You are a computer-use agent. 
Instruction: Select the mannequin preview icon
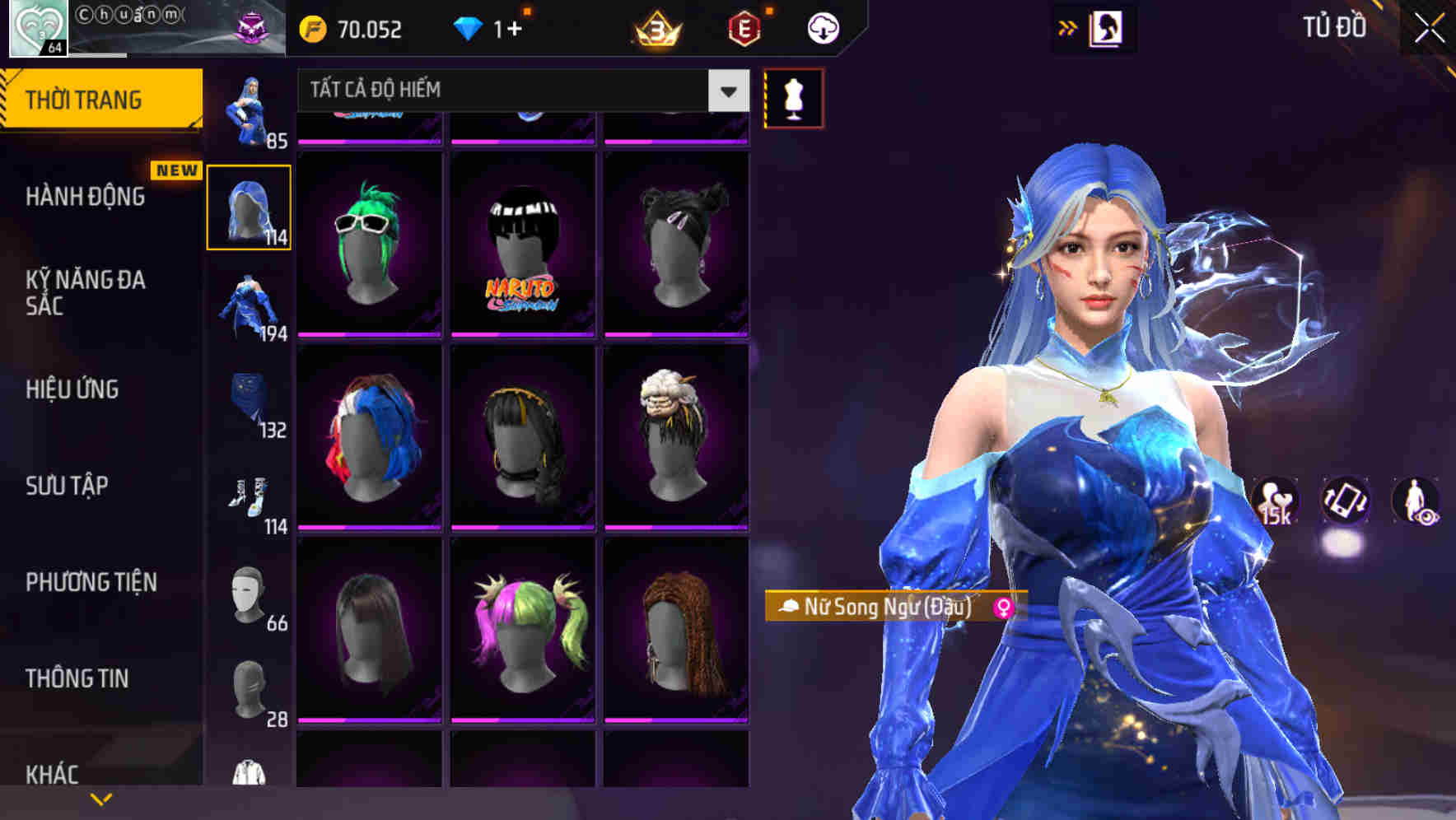[793, 96]
